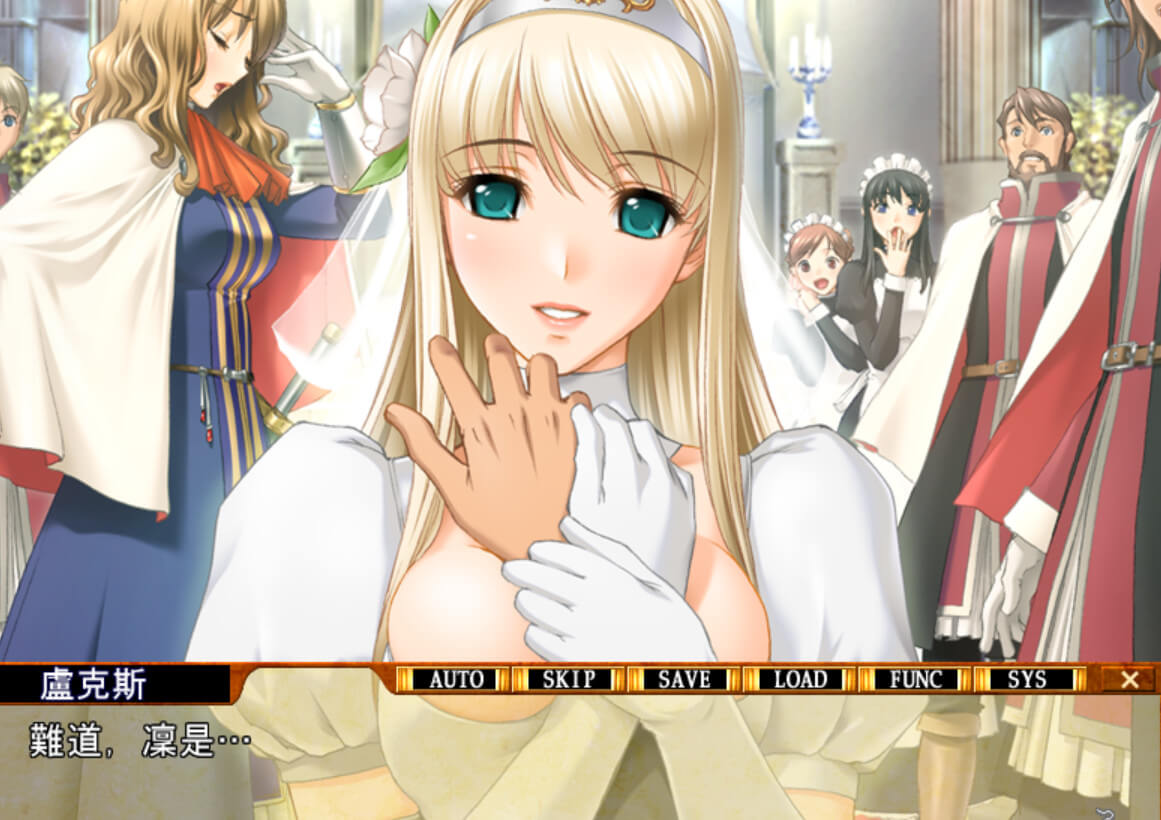This screenshot has height=820, width=1161.
Task: Open the FUNC menu
Action: coord(915,680)
